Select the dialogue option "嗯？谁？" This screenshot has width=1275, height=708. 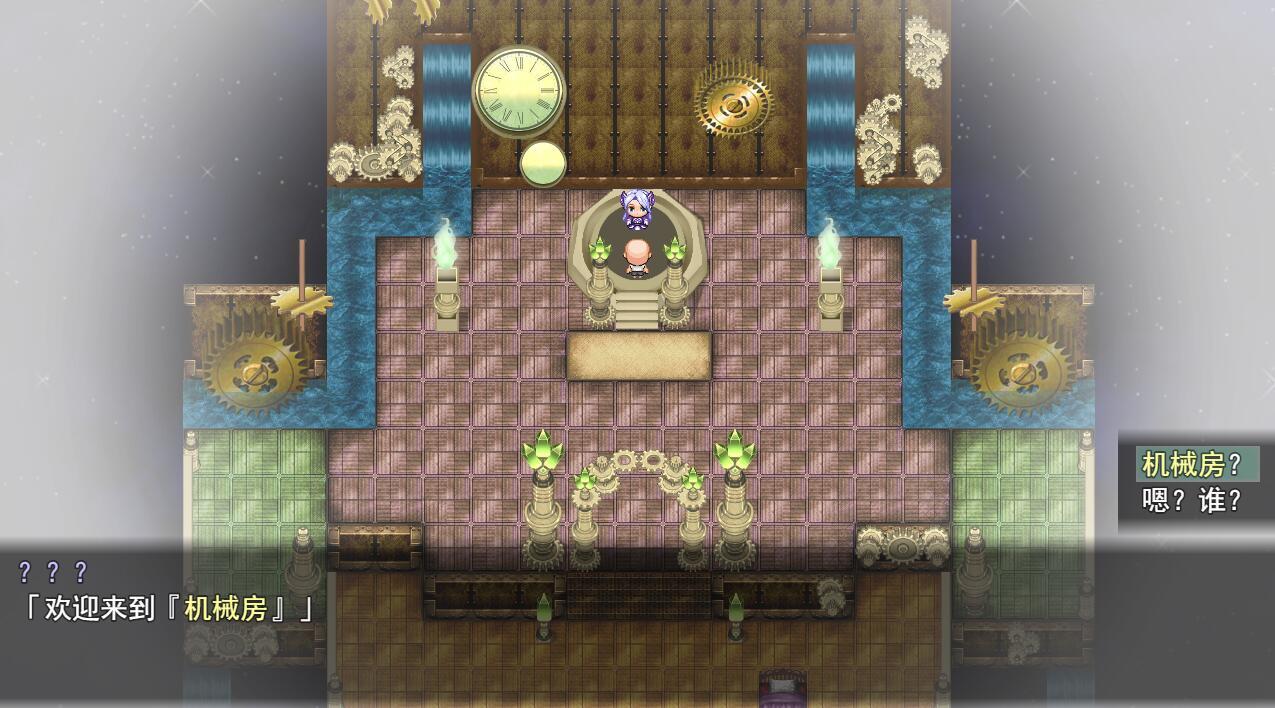pos(1191,500)
